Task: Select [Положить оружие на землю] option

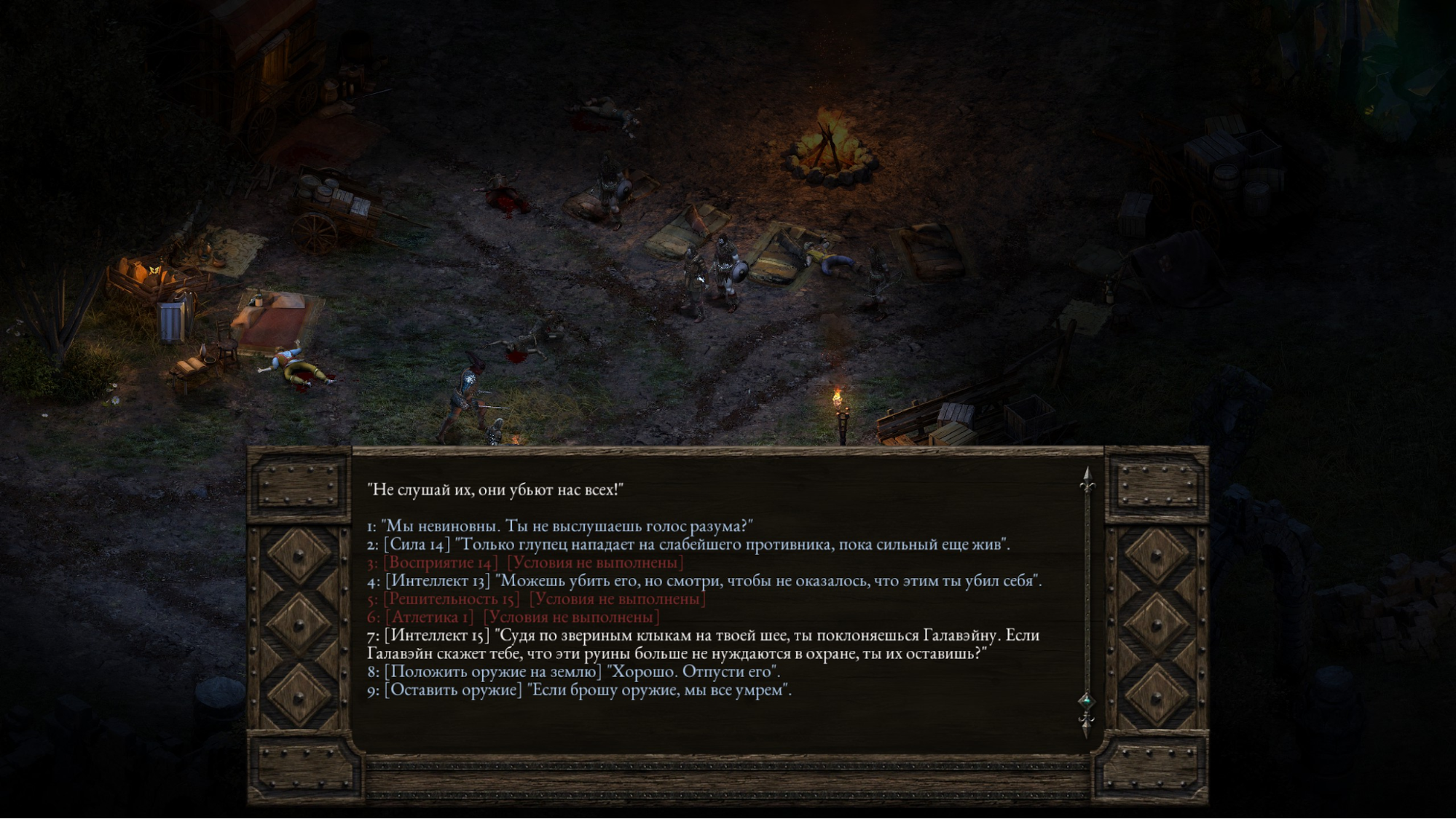Action: 573,671
